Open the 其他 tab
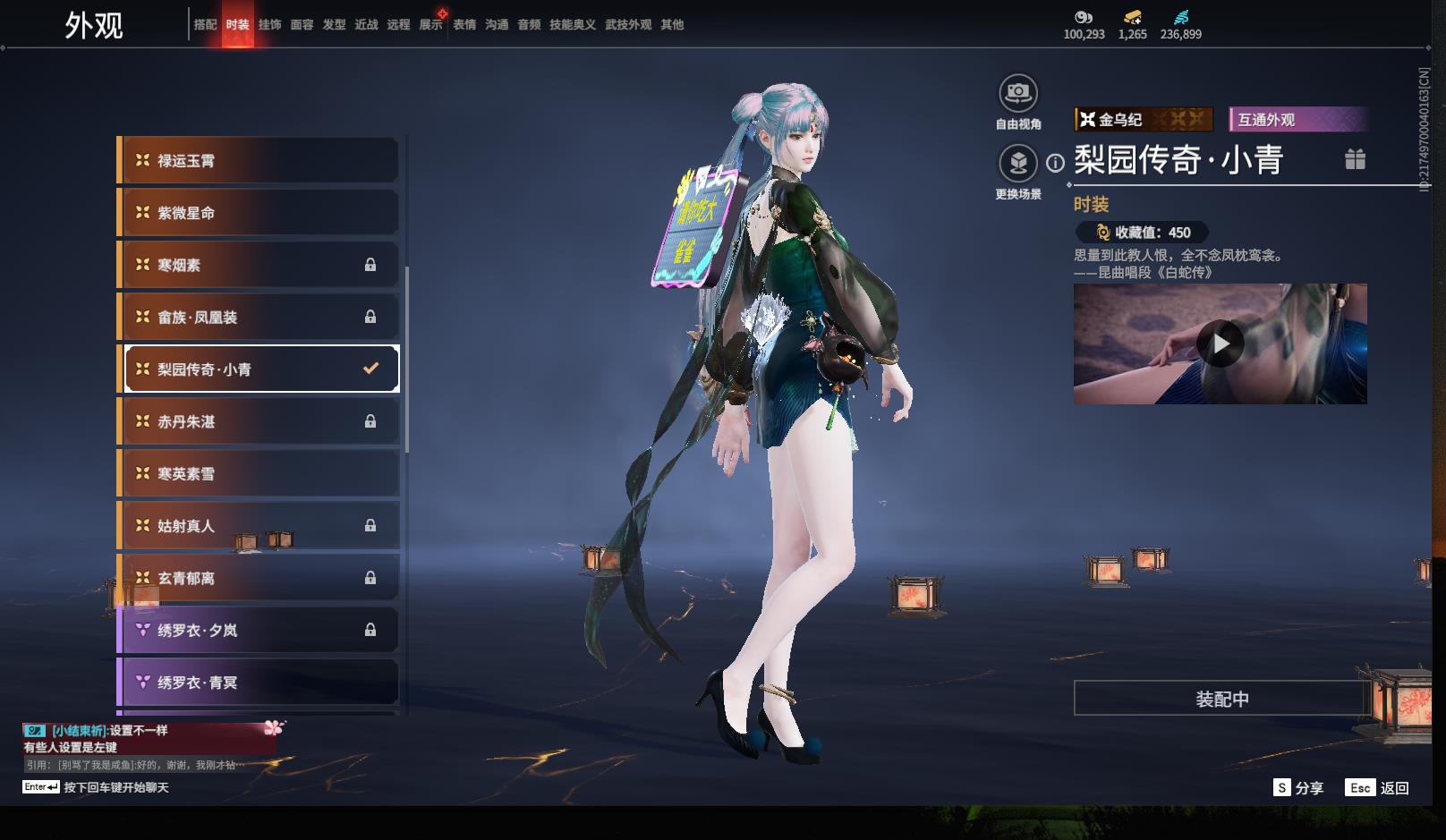The height and width of the screenshot is (840, 1446). (x=672, y=25)
